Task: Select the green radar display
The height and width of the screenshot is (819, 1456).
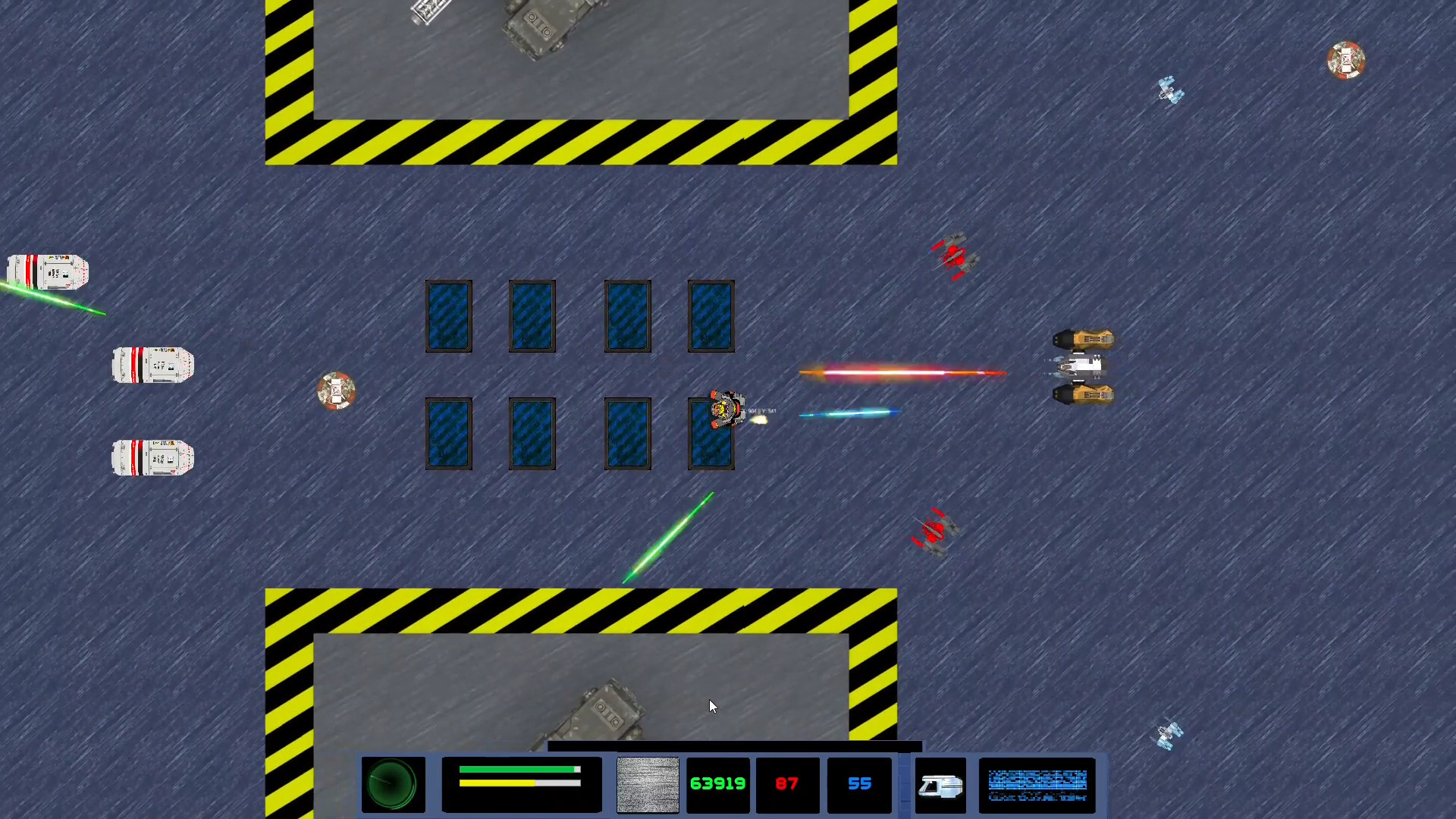Action: point(392,783)
